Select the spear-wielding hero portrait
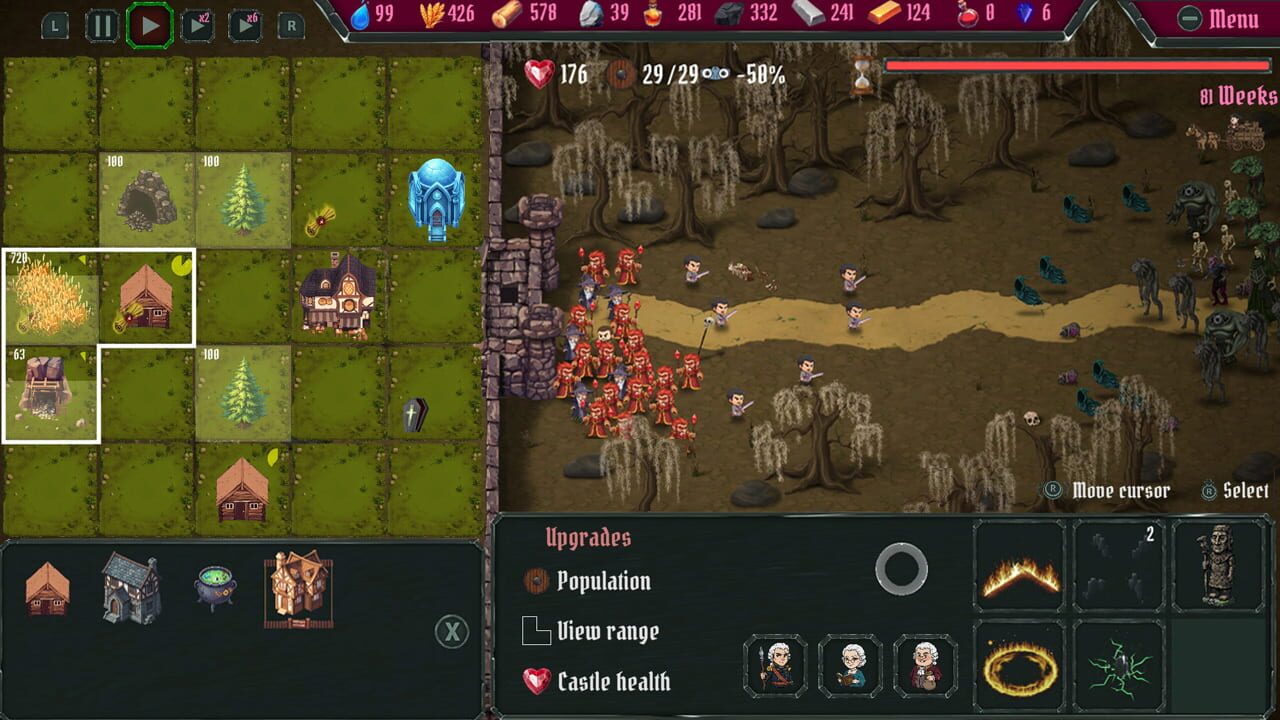The height and width of the screenshot is (720, 1280). (775, 664)
